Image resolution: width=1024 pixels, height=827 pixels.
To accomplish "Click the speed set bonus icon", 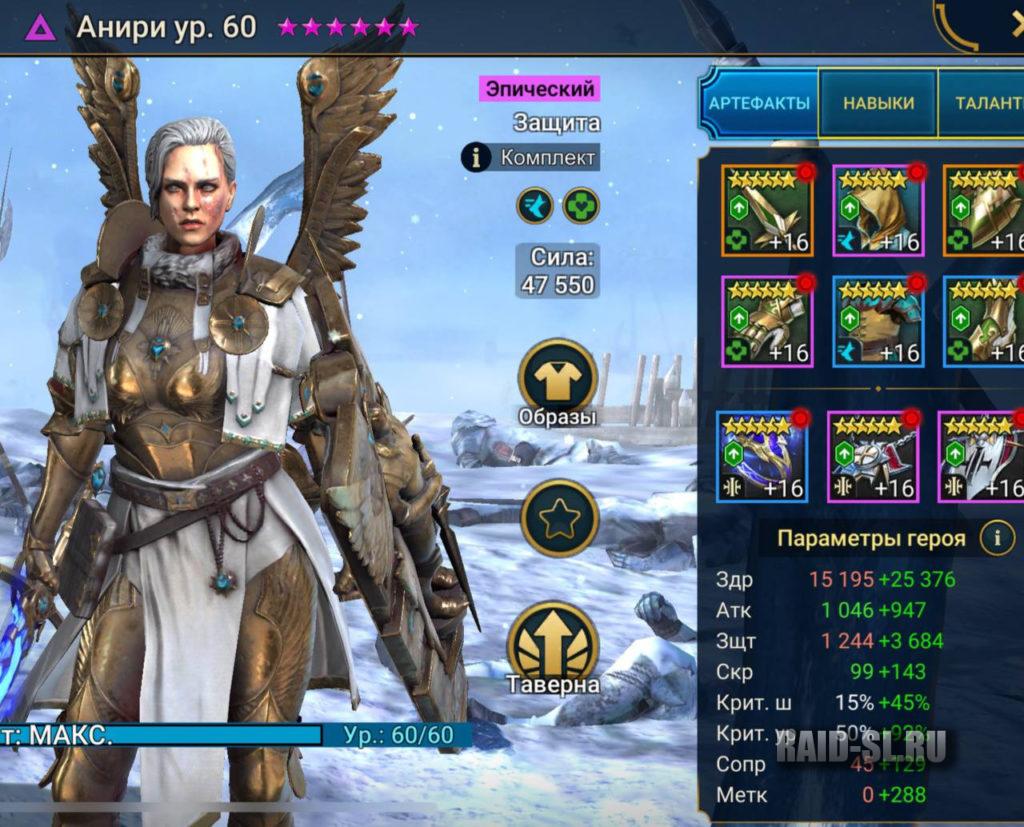I will coord(535,206).
